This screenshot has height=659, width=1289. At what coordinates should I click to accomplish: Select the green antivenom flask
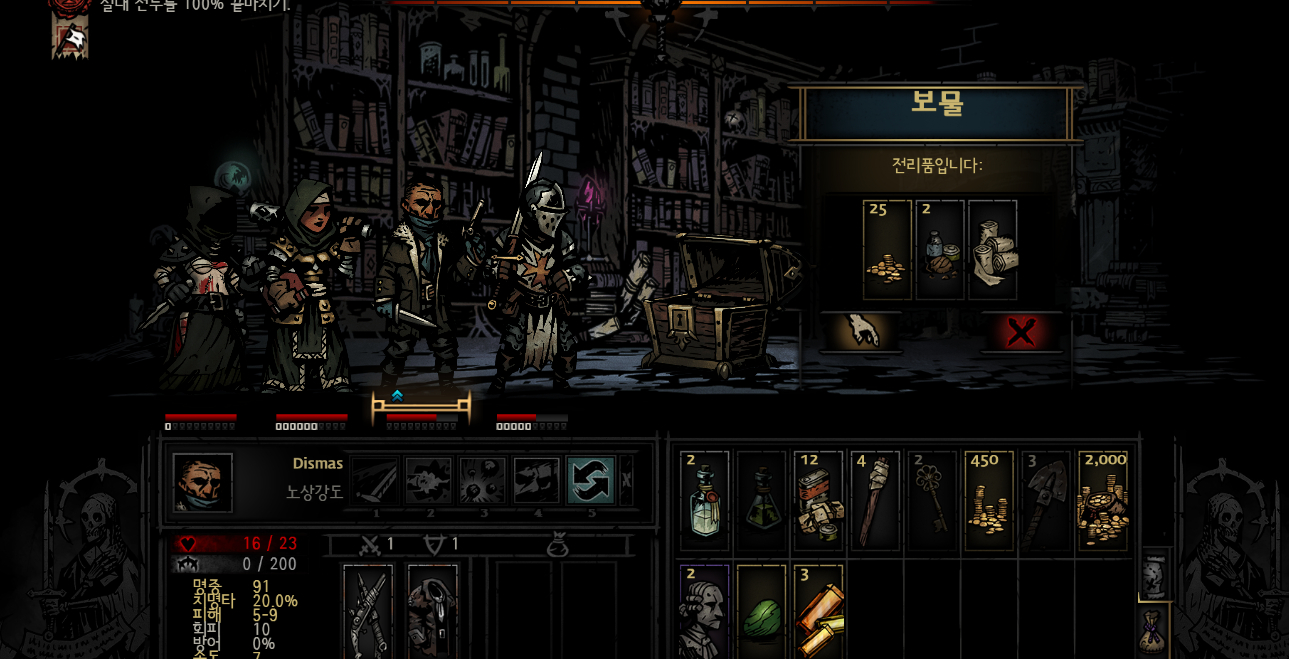pos(762,502)
